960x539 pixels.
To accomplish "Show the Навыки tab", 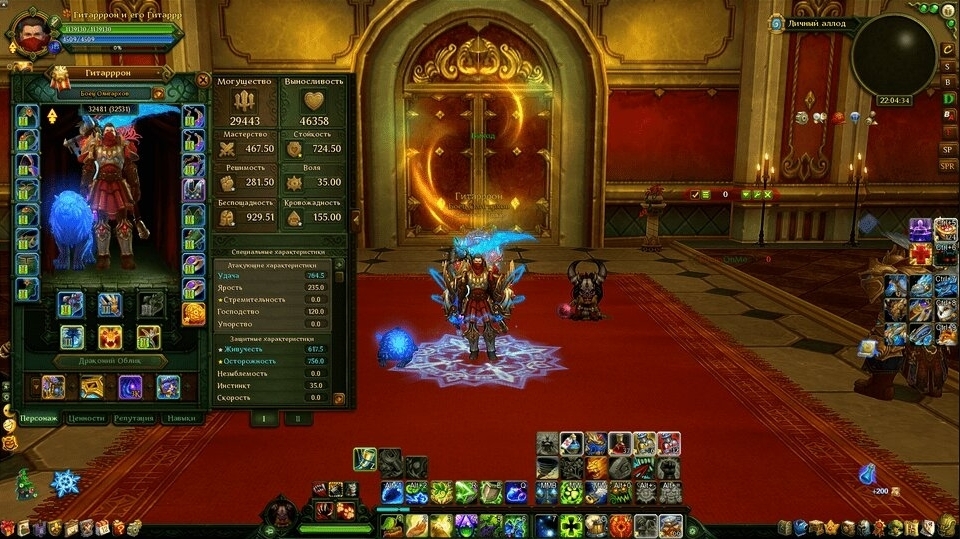I will (x=181, y=418).
